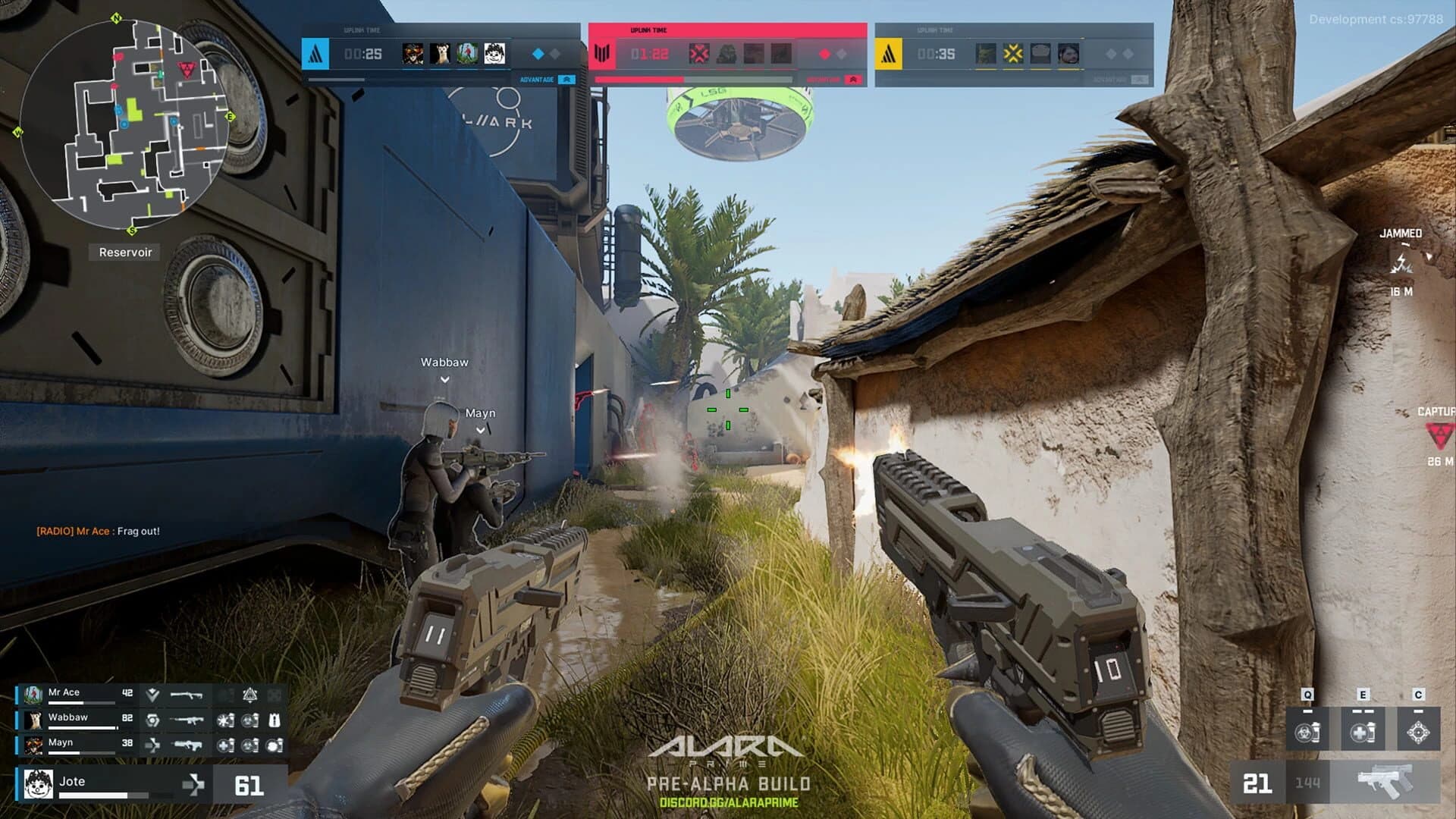Click Wabbaw's hexagonal class icon
This screenshot has width=1456, height=819.
click(x=153, y=720)
